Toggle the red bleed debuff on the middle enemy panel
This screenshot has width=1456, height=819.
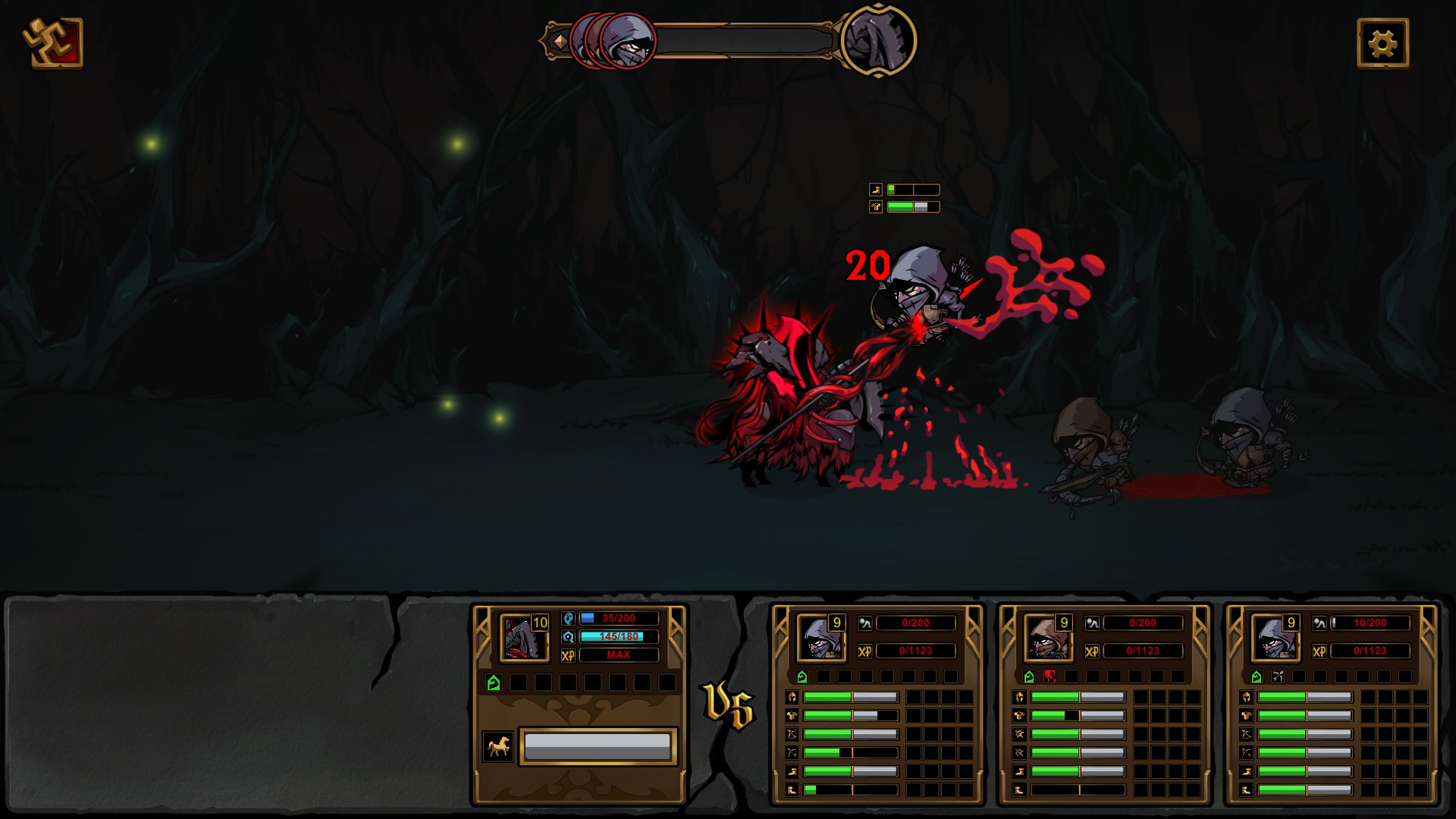click(1050, 676)
